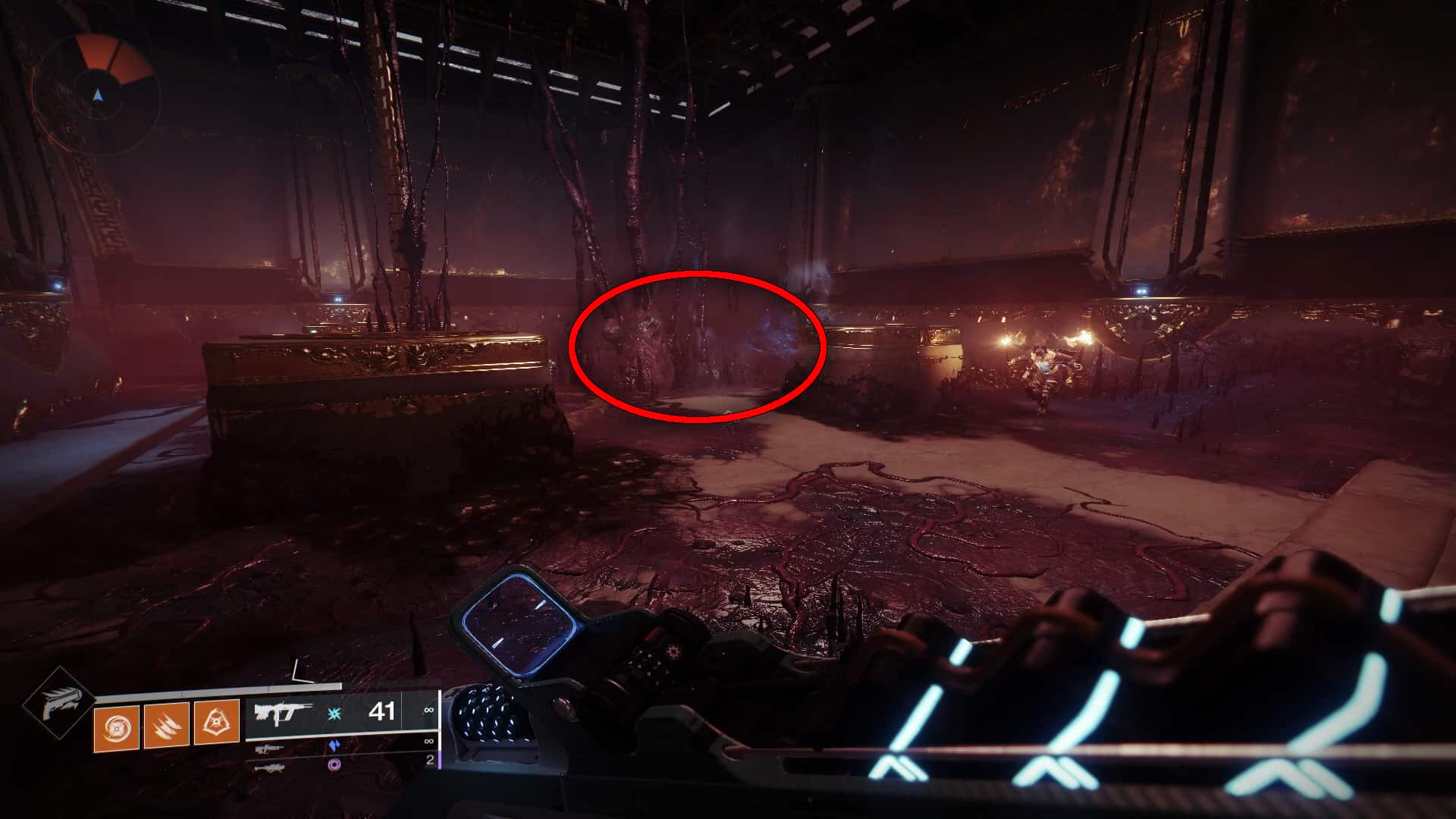Click the secondary rifle weapon icon
This screenshot has height=819, width=1456.
coord(268,748)
